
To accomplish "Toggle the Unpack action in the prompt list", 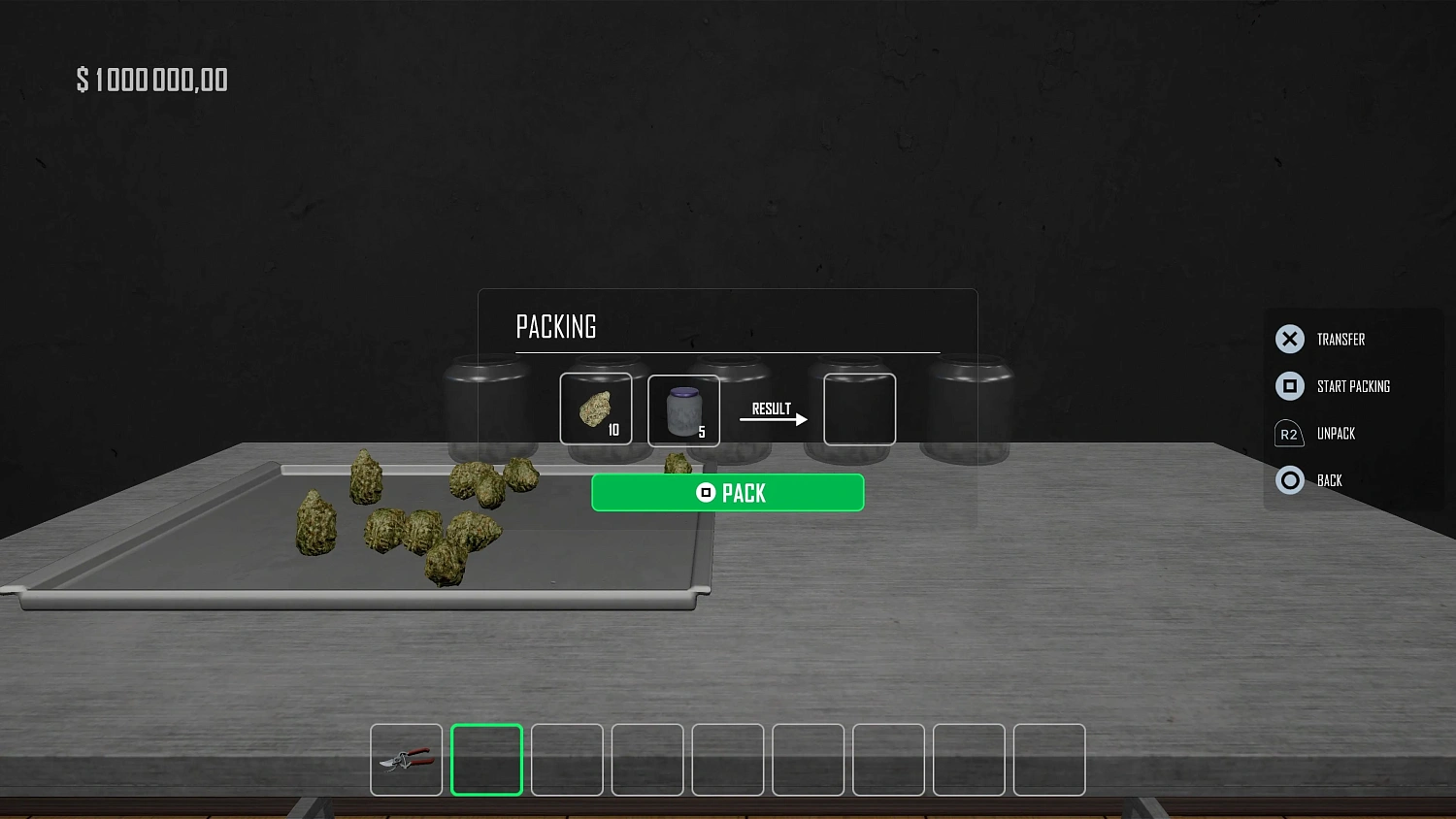I will tap(1337, 433).
